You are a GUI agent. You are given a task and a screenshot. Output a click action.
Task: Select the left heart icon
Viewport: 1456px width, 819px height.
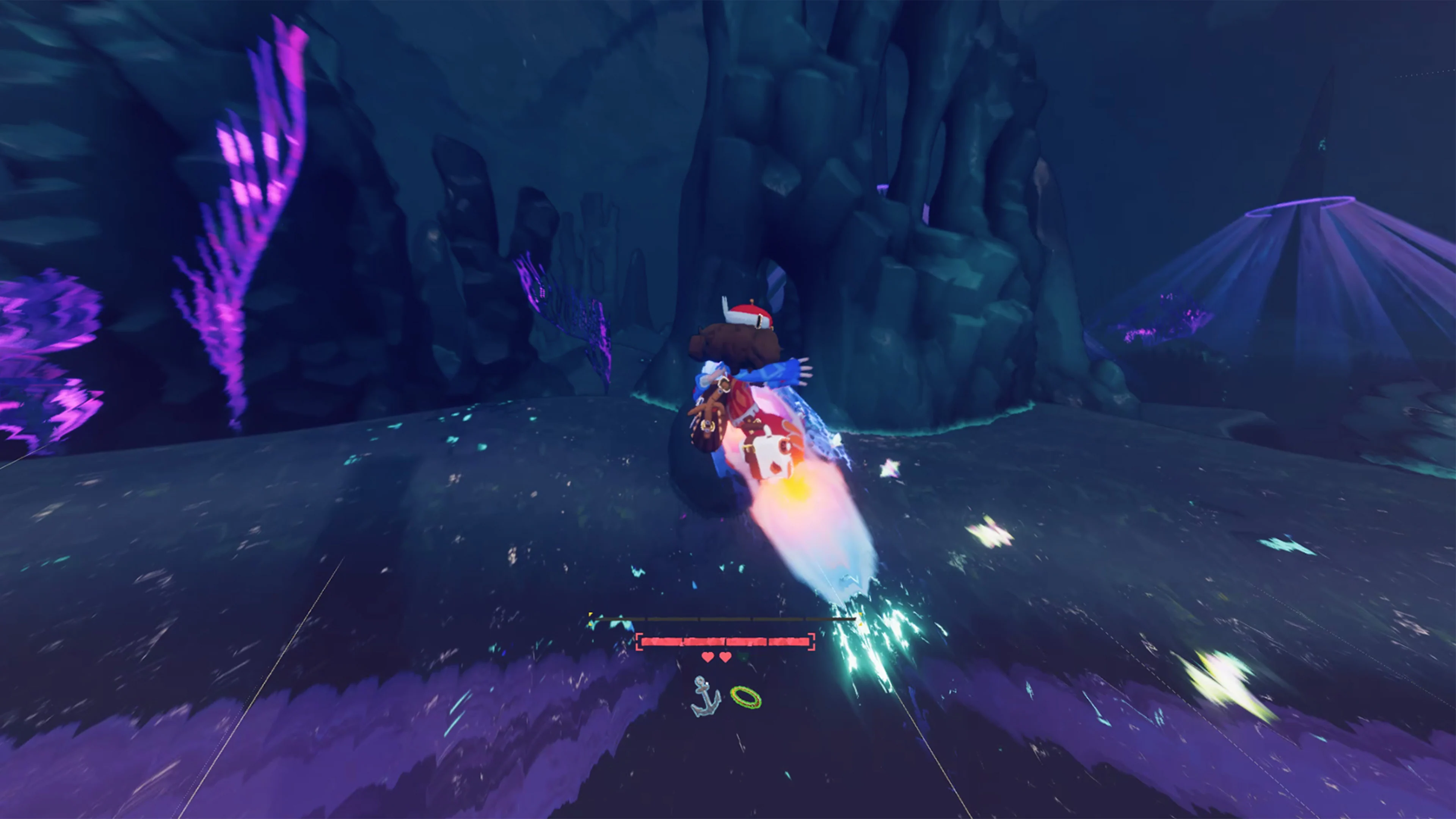[x=708, y=657]
